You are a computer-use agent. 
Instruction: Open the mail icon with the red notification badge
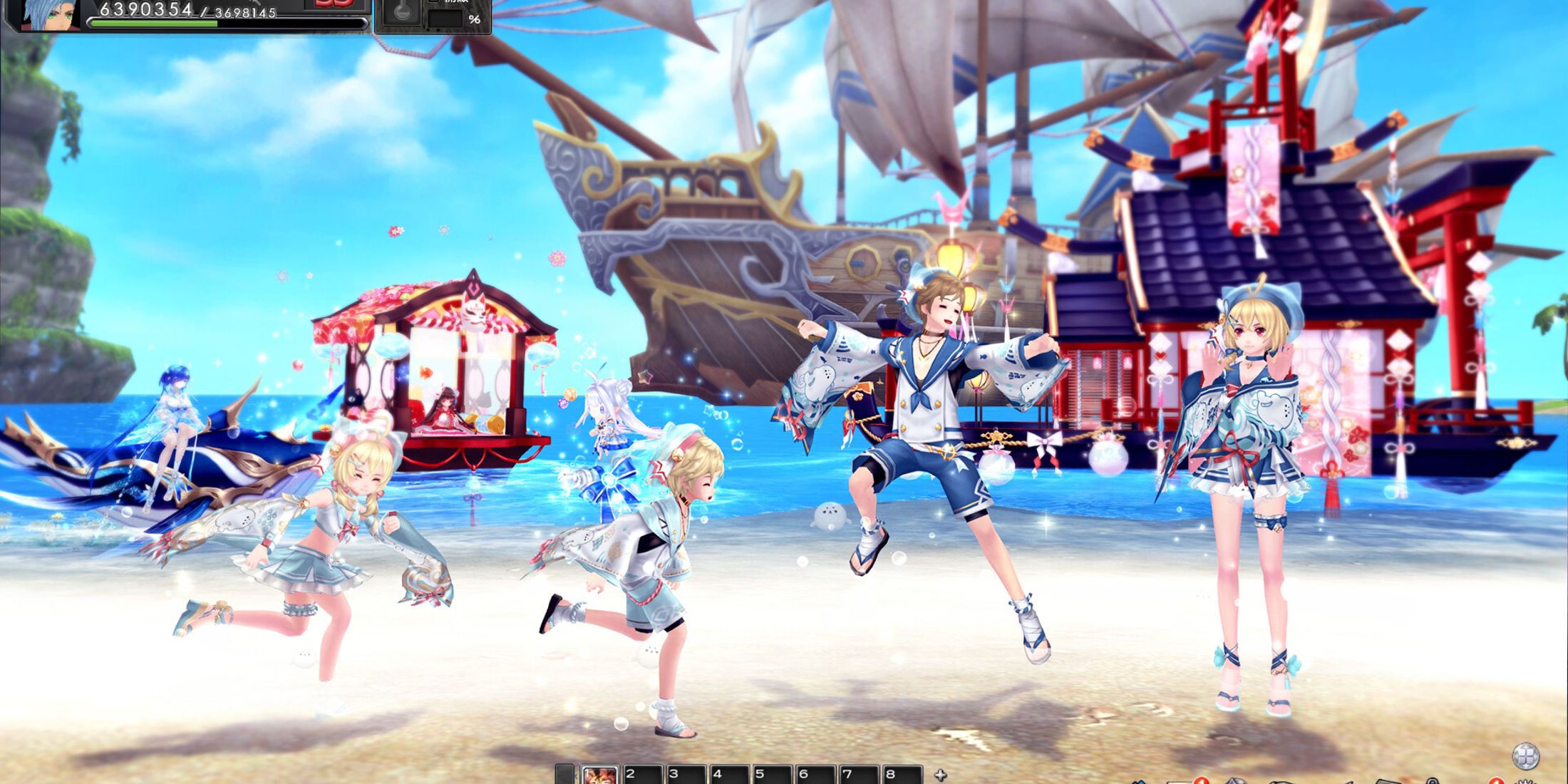1183,781
